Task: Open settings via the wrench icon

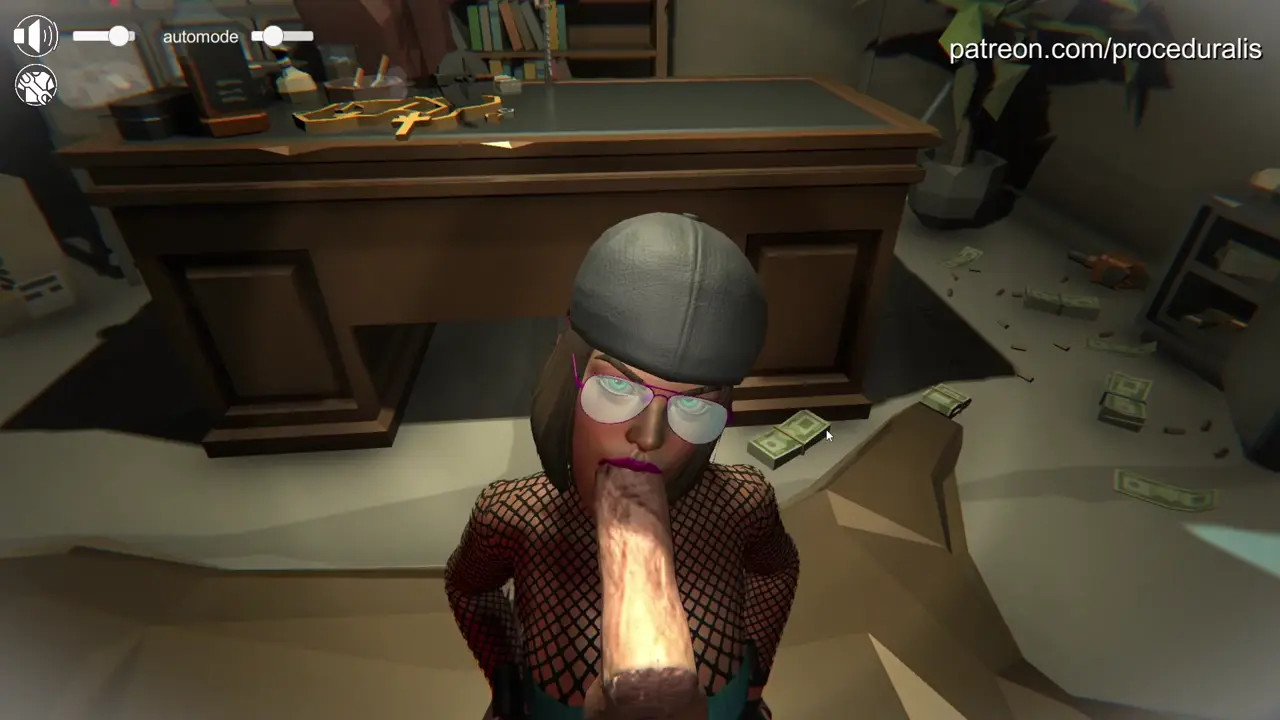Action: pos(36,85)
